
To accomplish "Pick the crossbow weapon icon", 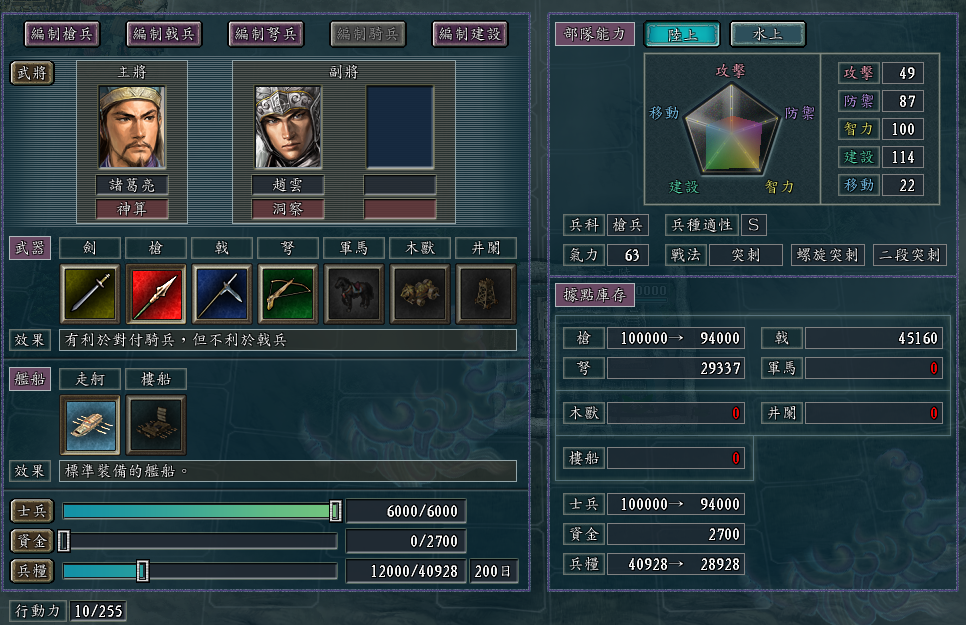I will pos(288,294).
